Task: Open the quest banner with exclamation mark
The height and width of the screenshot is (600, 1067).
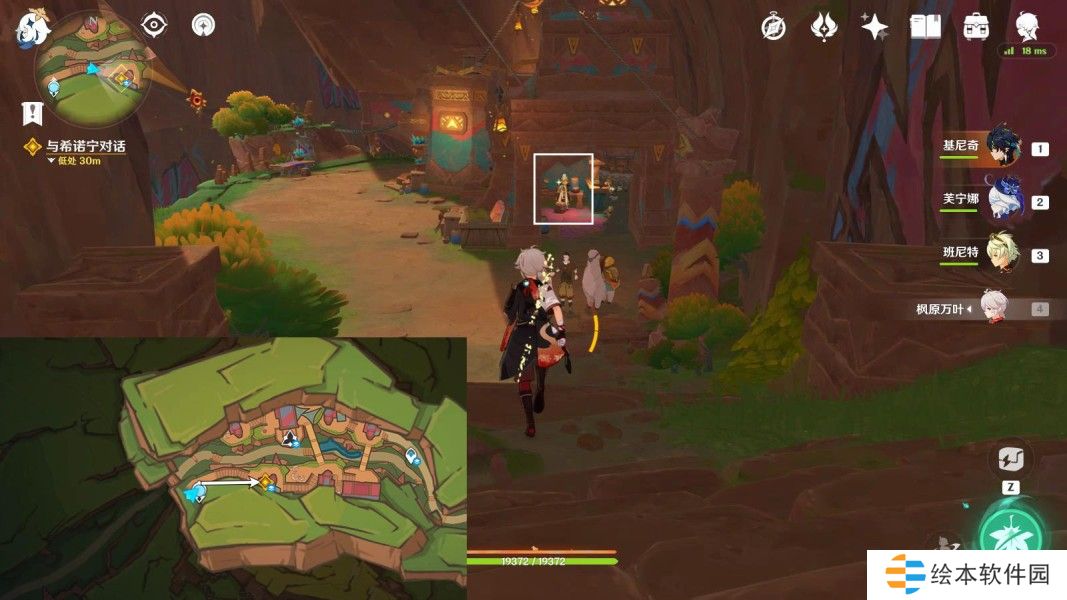Action: click(x=33, y=112)
